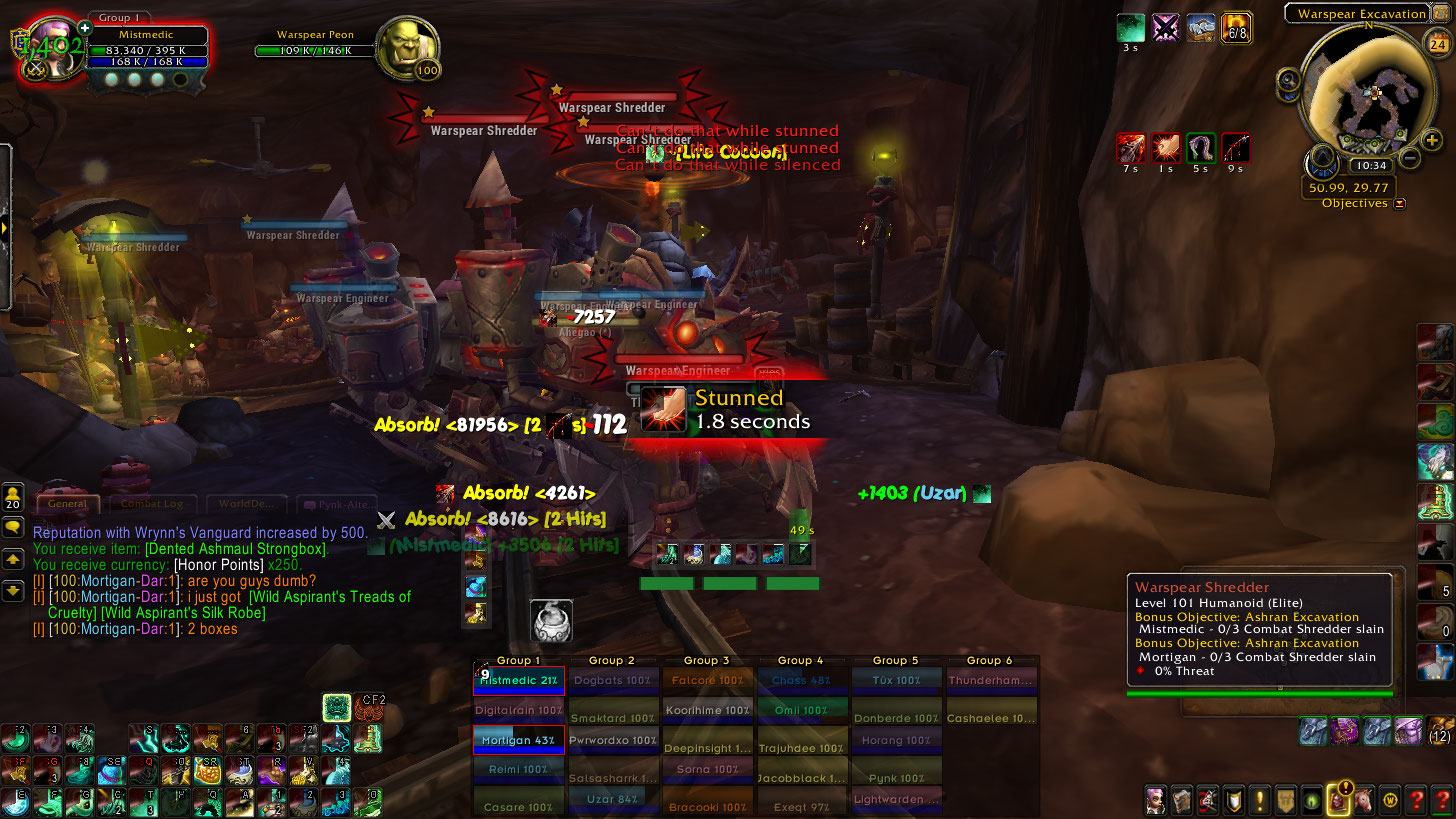Select Uzar's raid frame
This screenshot has height=819, width=1456.
(612, 800)
